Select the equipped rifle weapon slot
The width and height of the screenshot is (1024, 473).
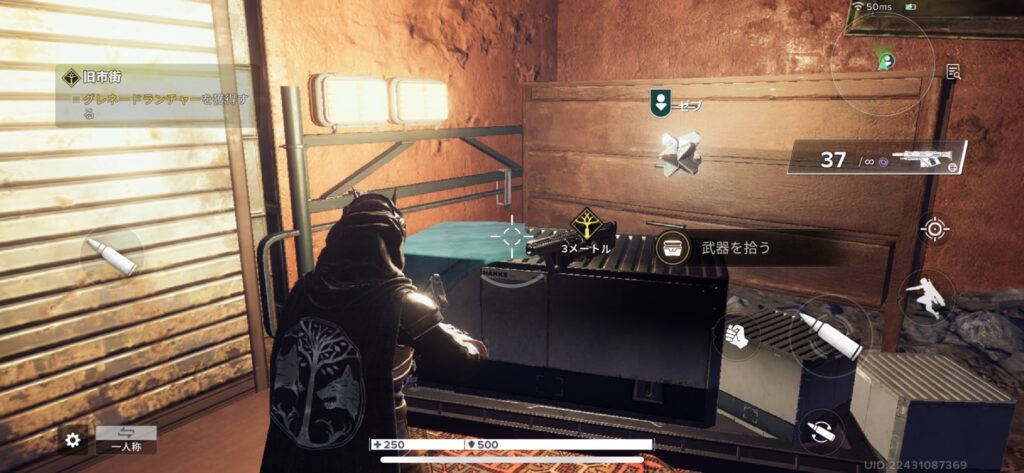[x=879, y=157]
